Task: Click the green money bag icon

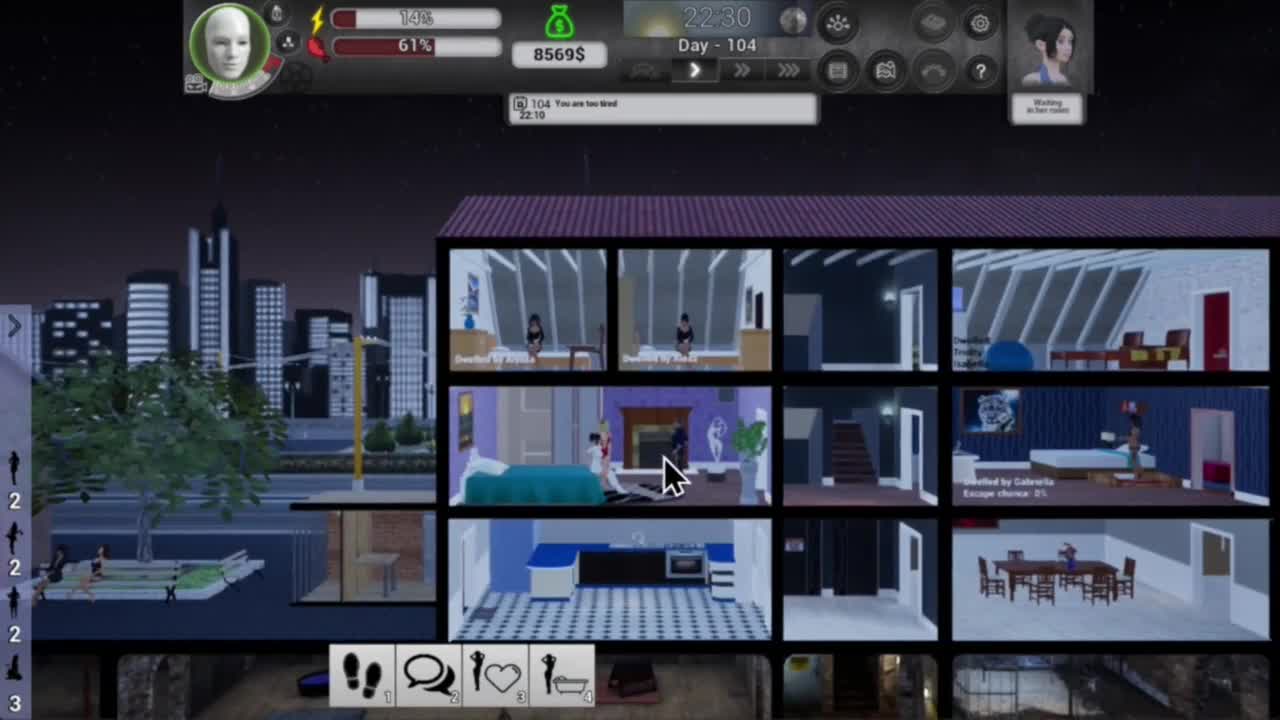Action: [x=560, y=22]
